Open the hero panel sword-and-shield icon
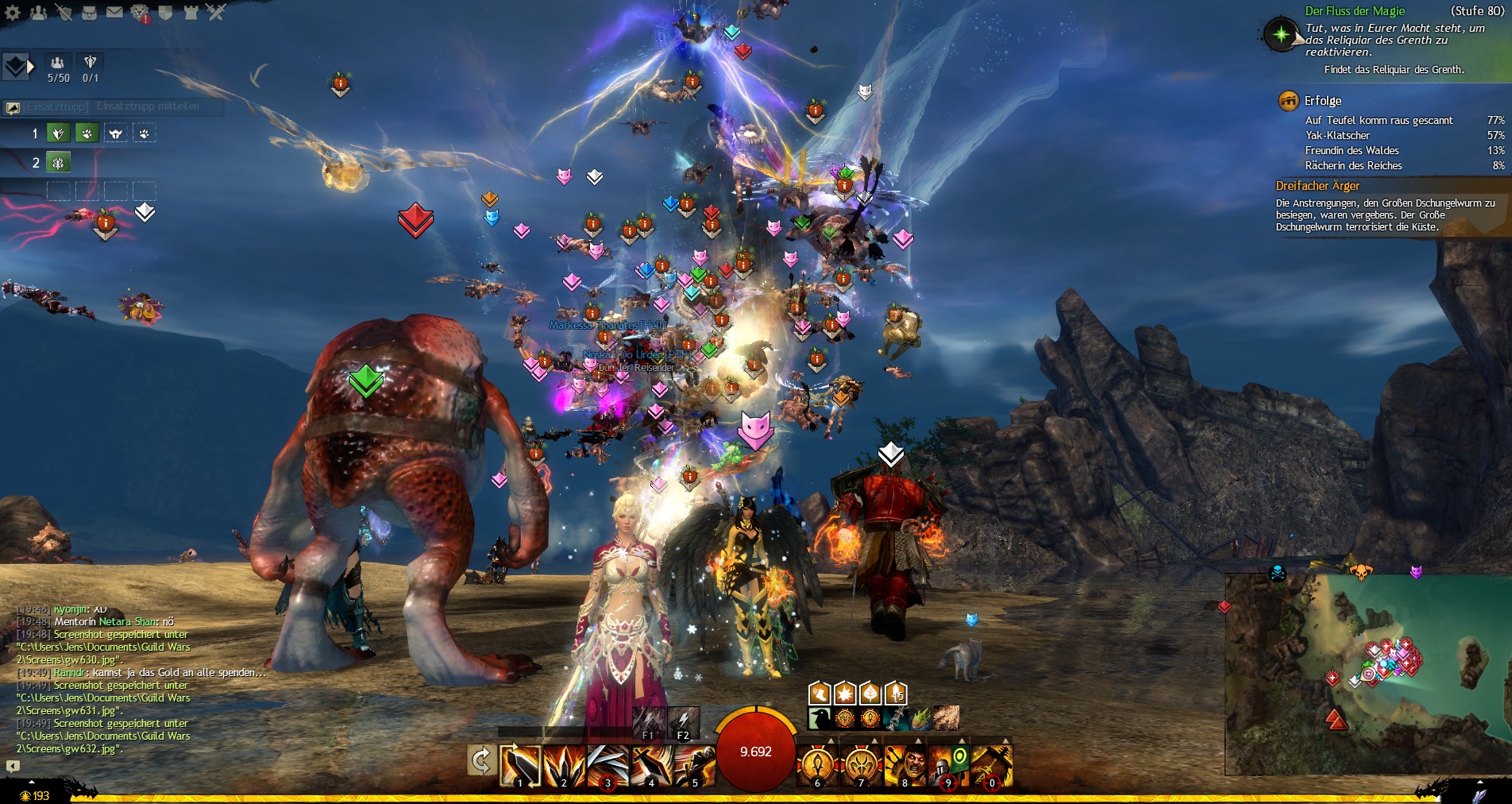 64,12
